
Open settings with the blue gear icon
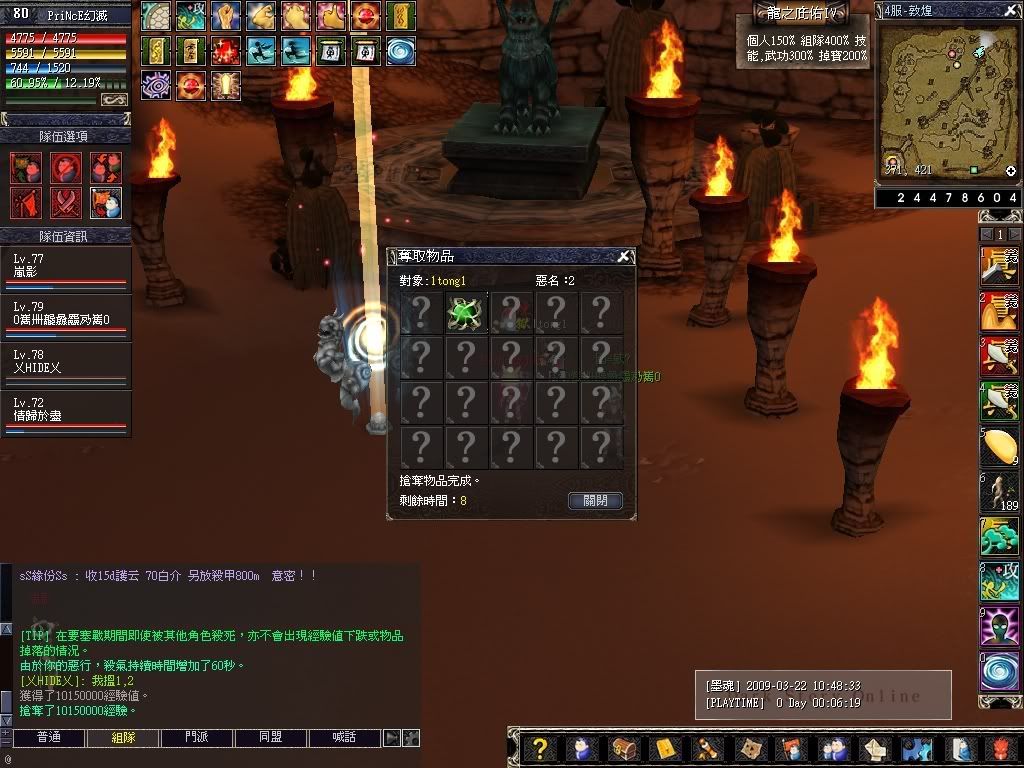pyautogui.click(x=914, y=748)
